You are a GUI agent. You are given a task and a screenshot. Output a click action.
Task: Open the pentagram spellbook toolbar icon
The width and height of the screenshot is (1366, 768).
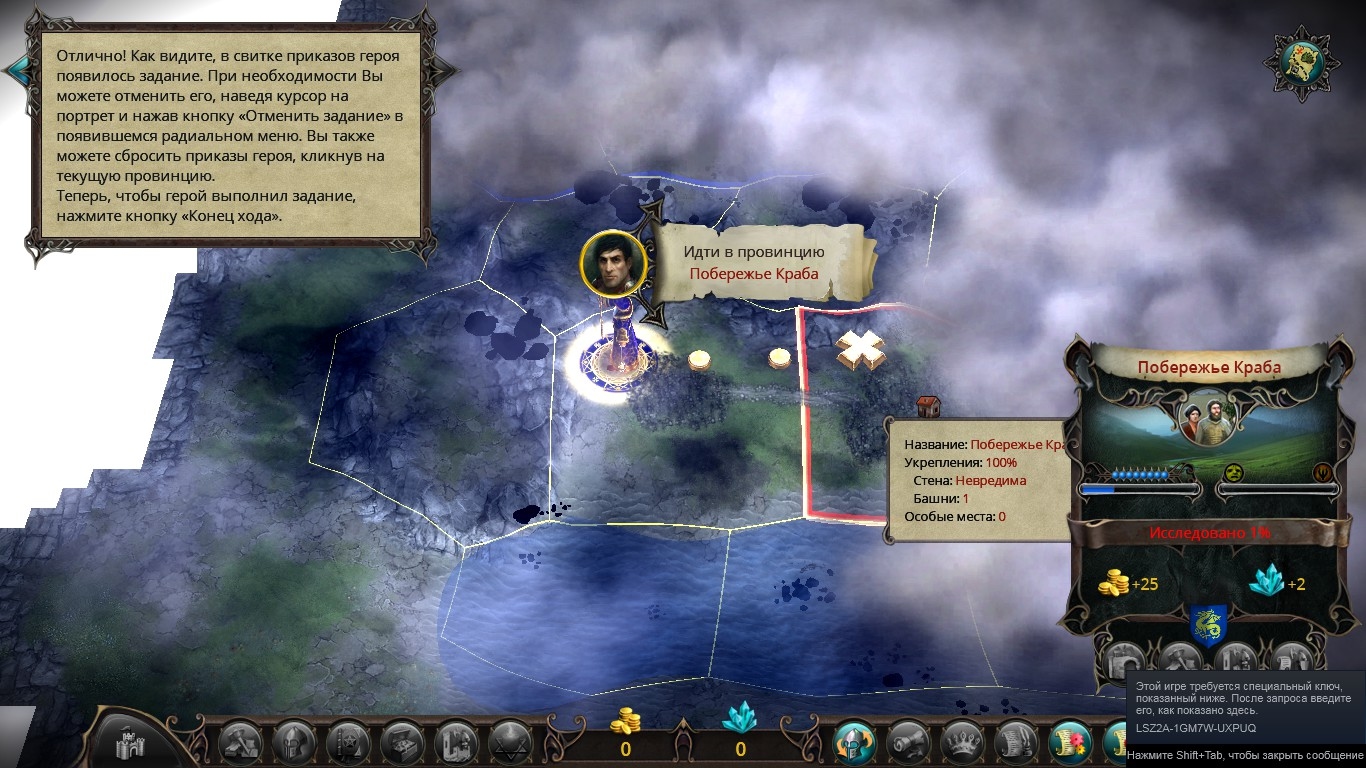click(348, 742)
